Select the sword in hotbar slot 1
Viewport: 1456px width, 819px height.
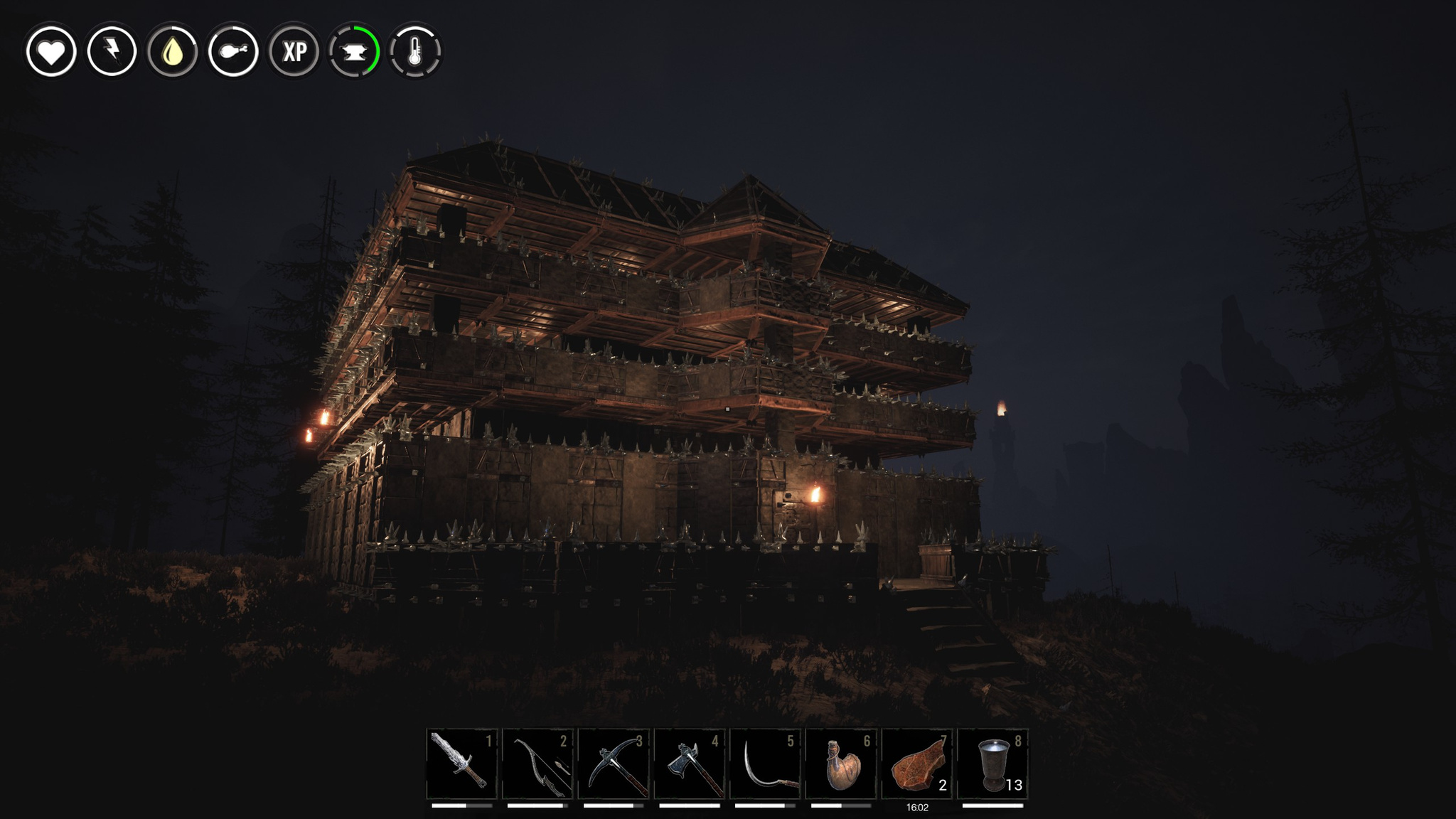462,764
